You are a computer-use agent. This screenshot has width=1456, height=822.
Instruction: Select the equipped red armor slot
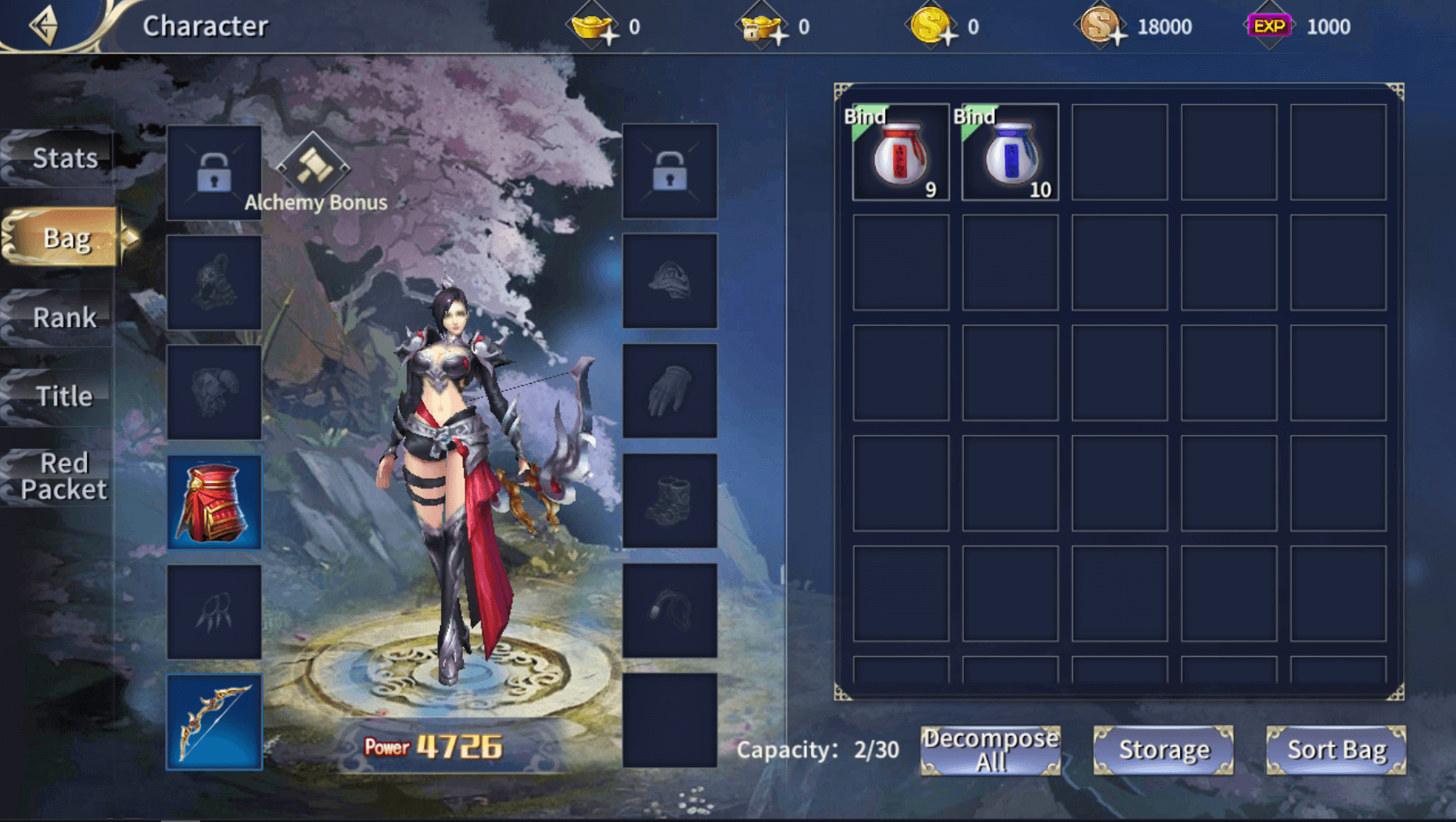(x=214, y=501)
